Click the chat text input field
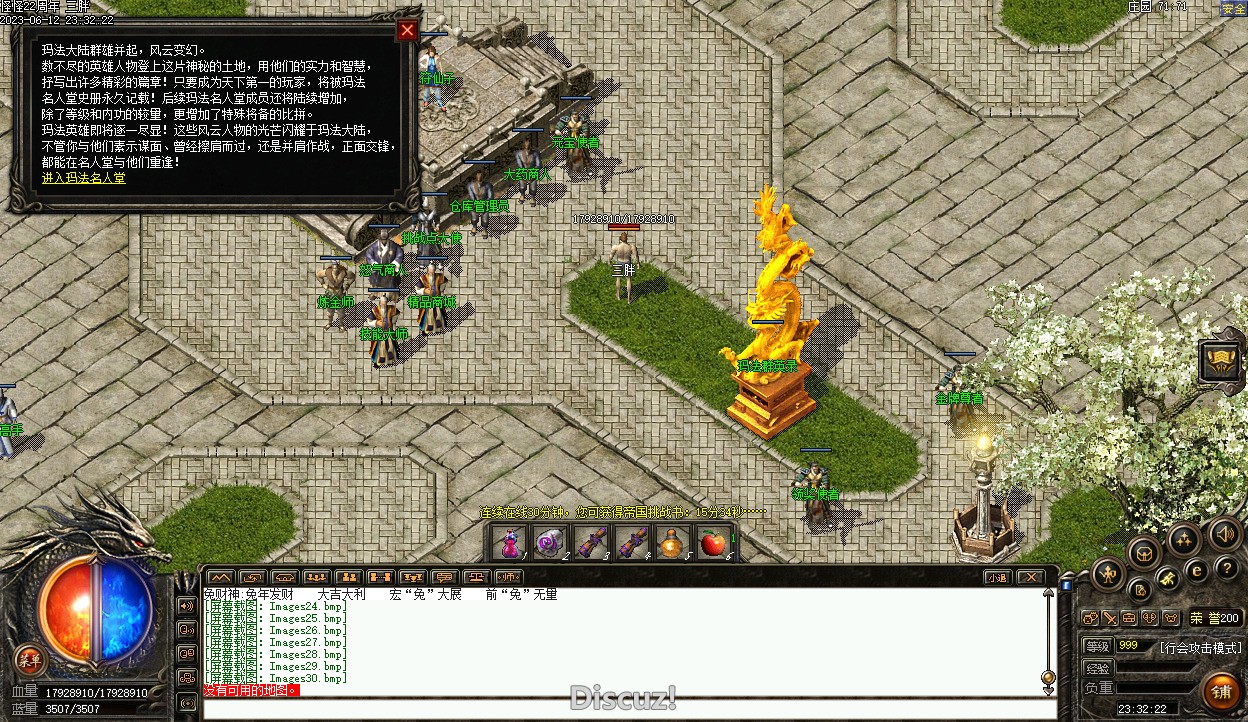Viewport: 1248px width, 722px height. pos(620,708)
